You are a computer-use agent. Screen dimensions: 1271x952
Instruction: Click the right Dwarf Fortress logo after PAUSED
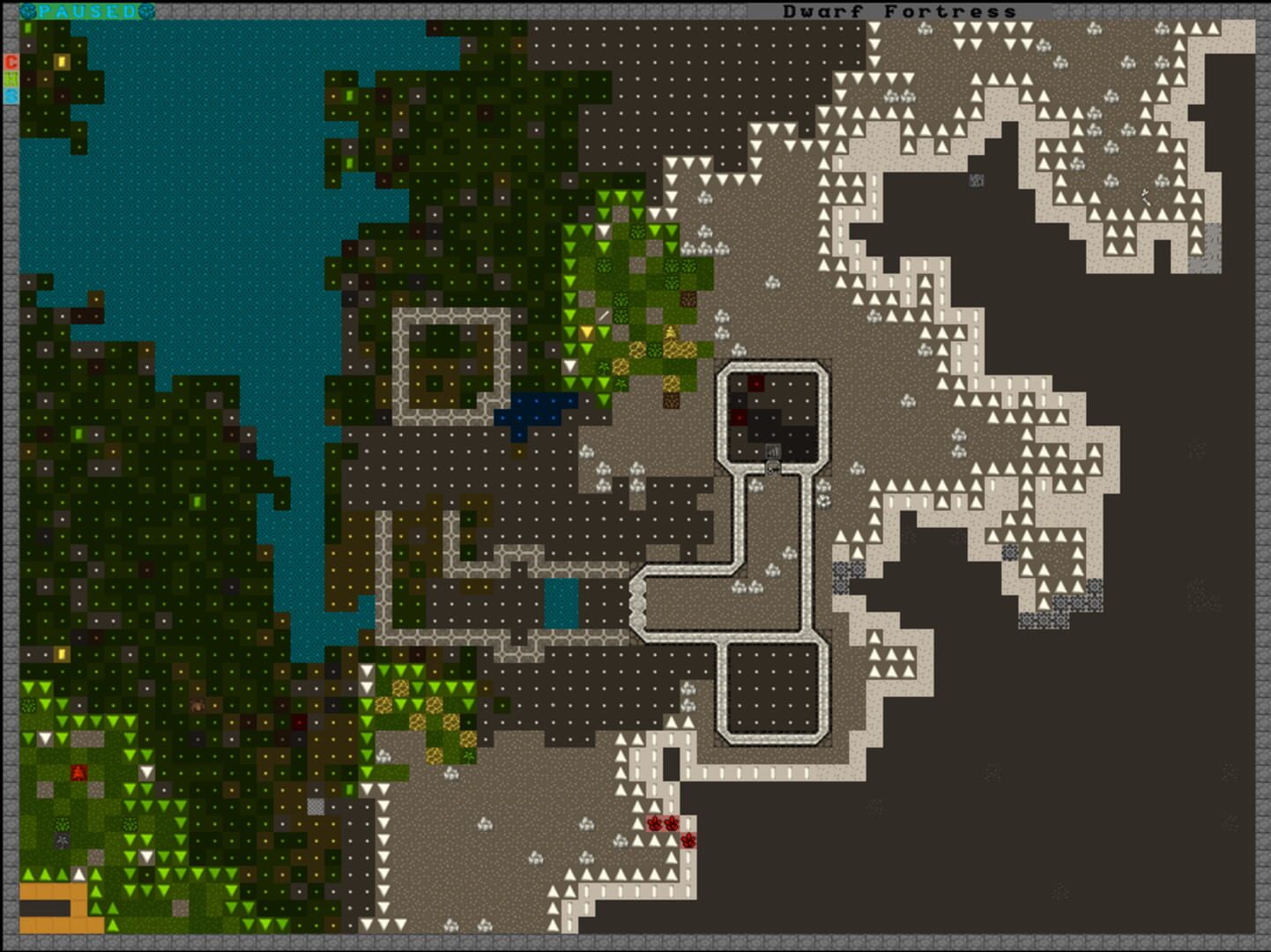(x=145, y=11)
